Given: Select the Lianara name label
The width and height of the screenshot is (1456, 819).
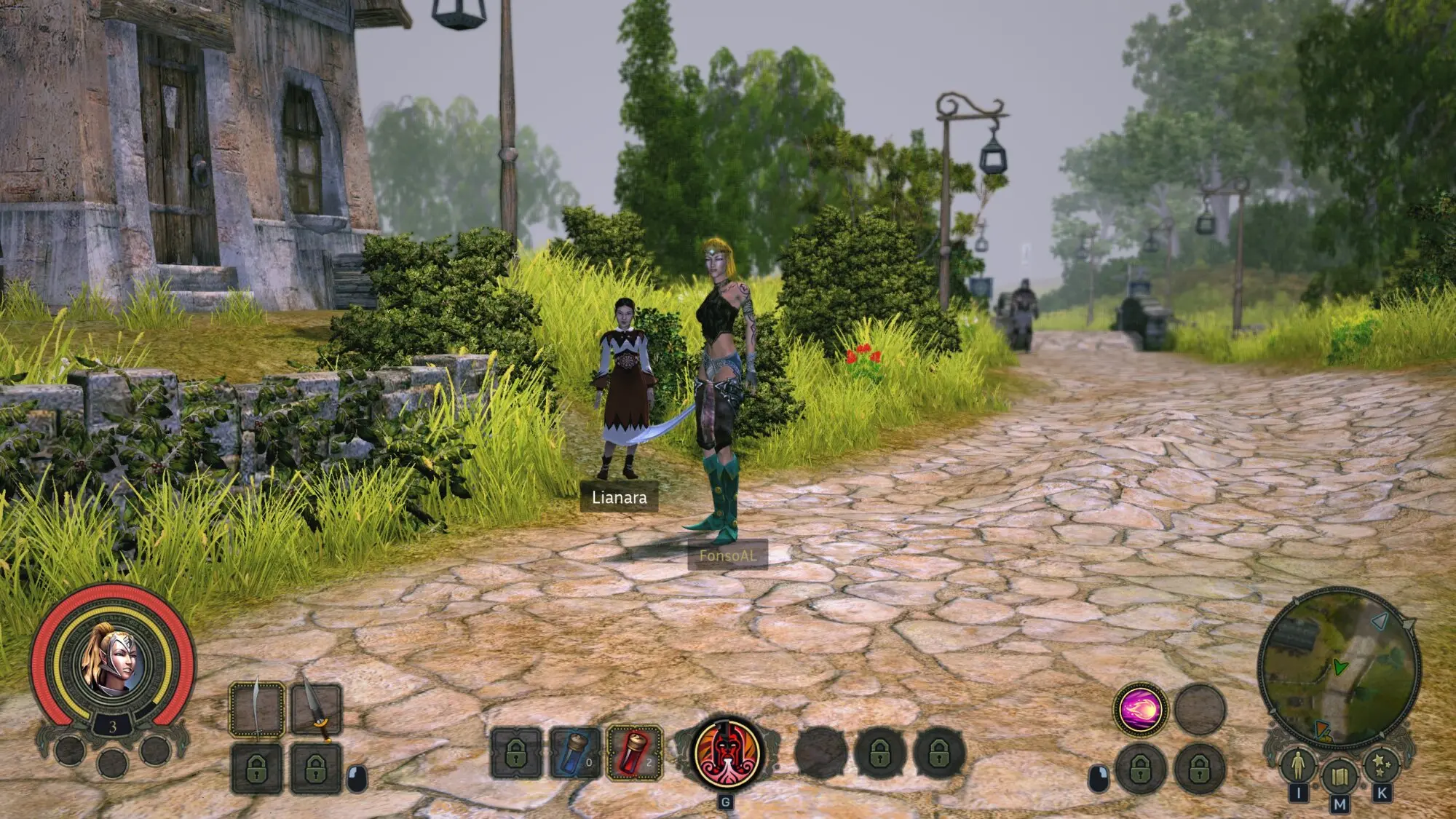Looking at the screenshot, I should tap(619, 497).
